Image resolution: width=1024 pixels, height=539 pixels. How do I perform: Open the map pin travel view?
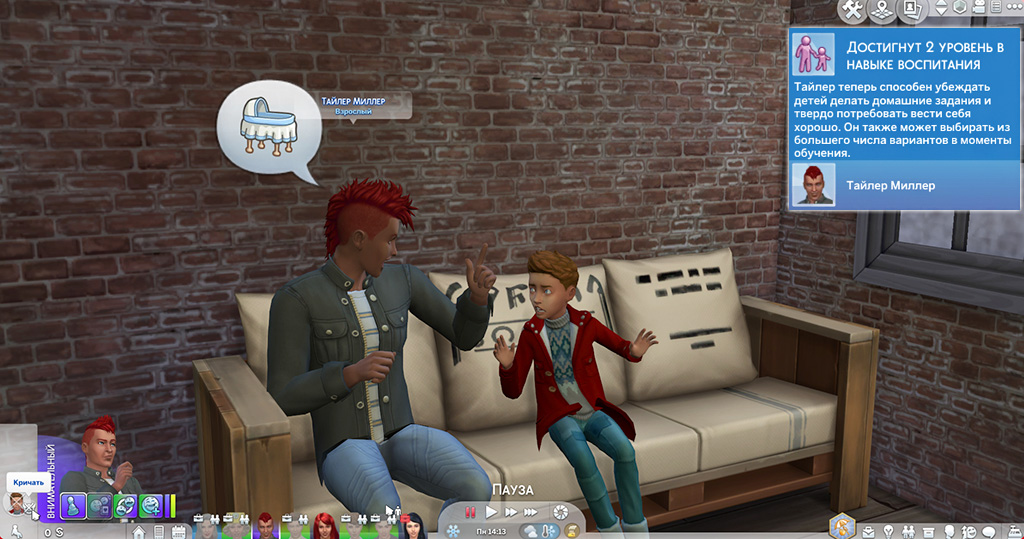click(882, 10)
